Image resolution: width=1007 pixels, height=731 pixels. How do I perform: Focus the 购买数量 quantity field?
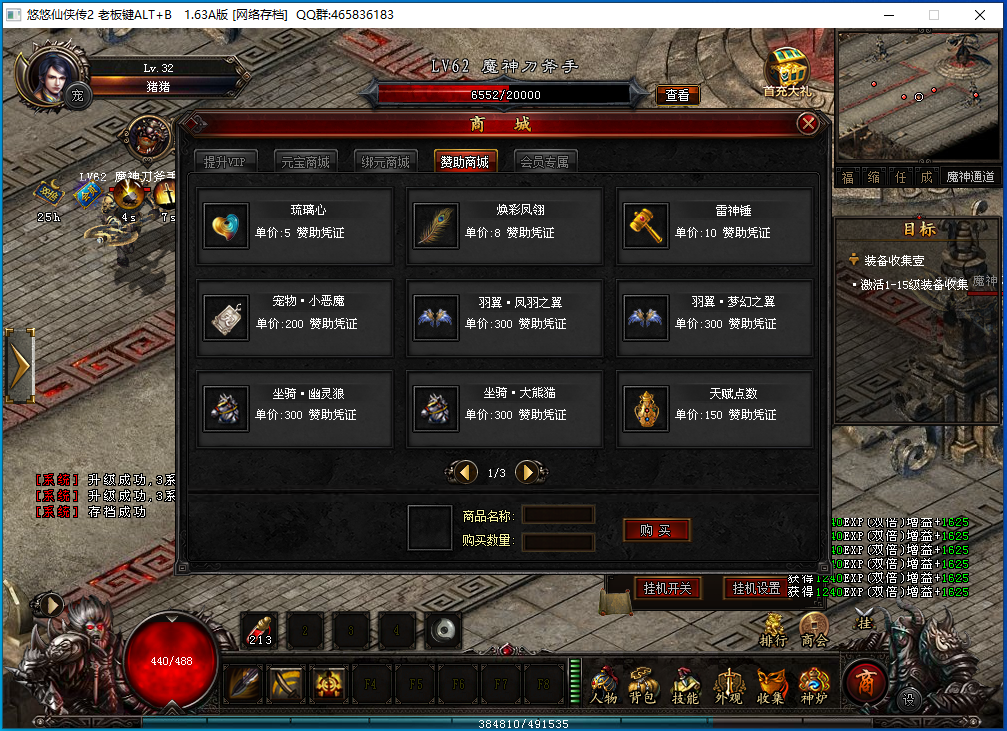click(558, 541)
